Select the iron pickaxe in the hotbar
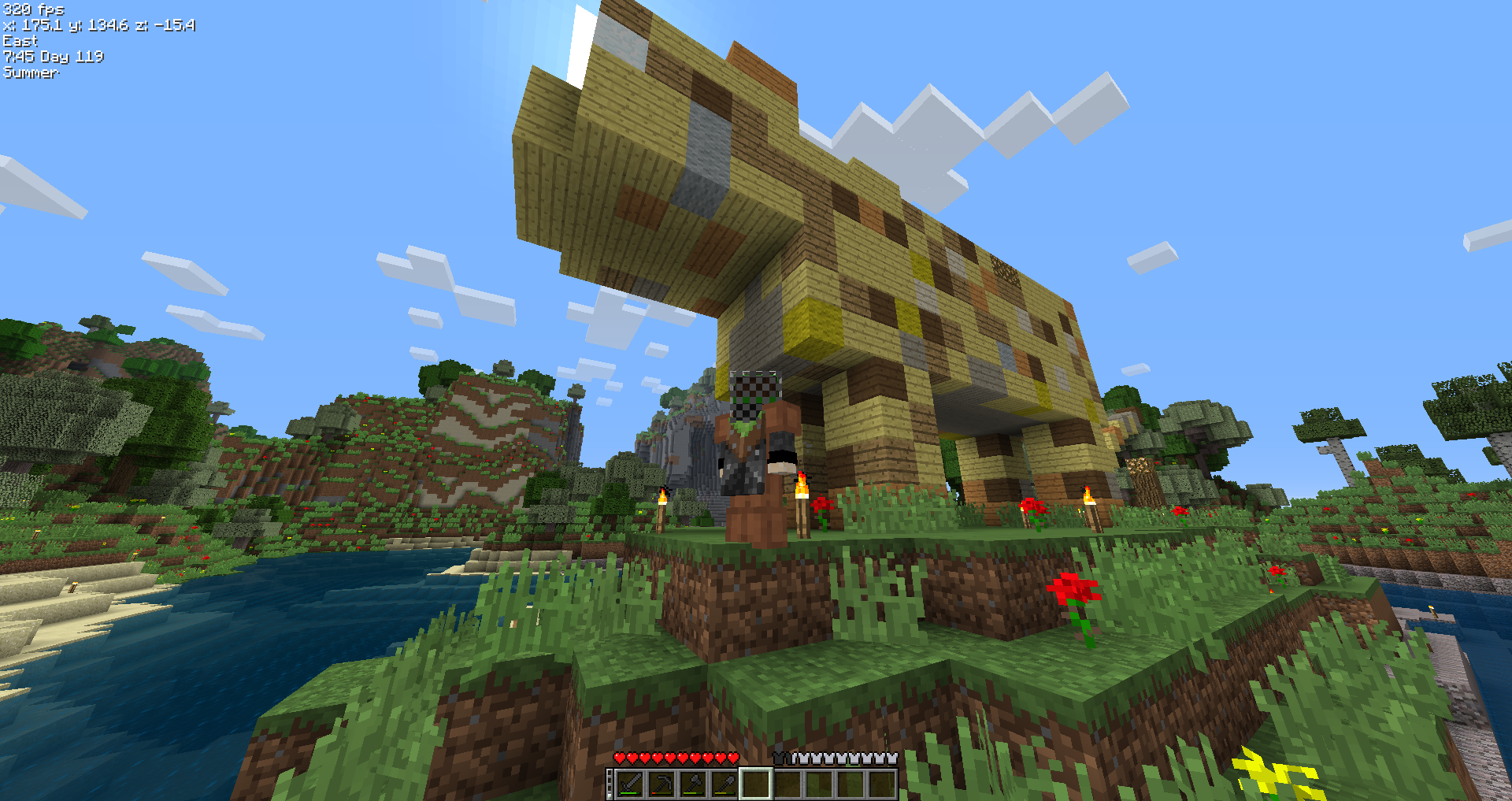Image resolution: width=1512 pixels, height=801 pixels. tap(661, 784)
